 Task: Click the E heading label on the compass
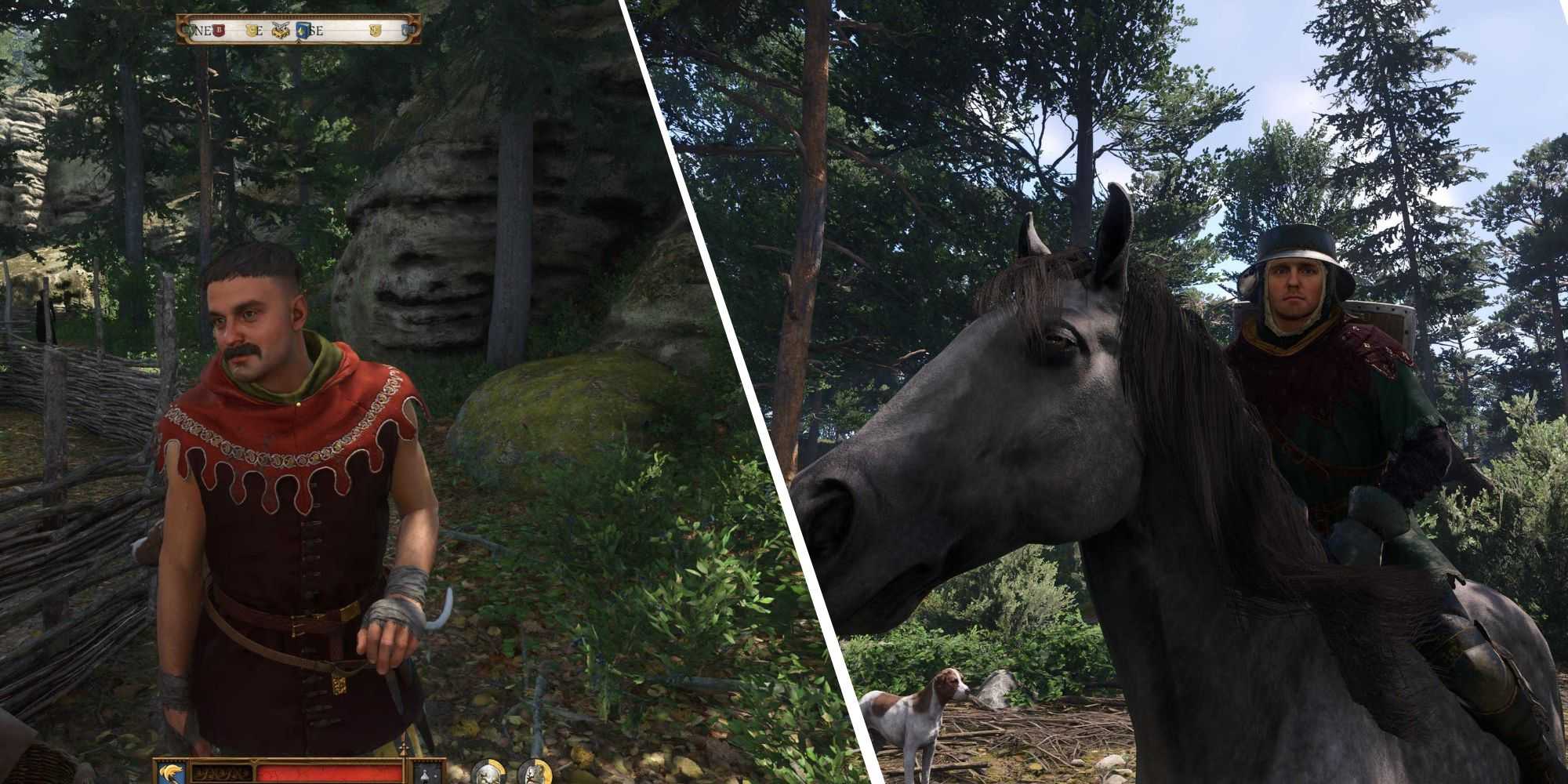[260, 30]
